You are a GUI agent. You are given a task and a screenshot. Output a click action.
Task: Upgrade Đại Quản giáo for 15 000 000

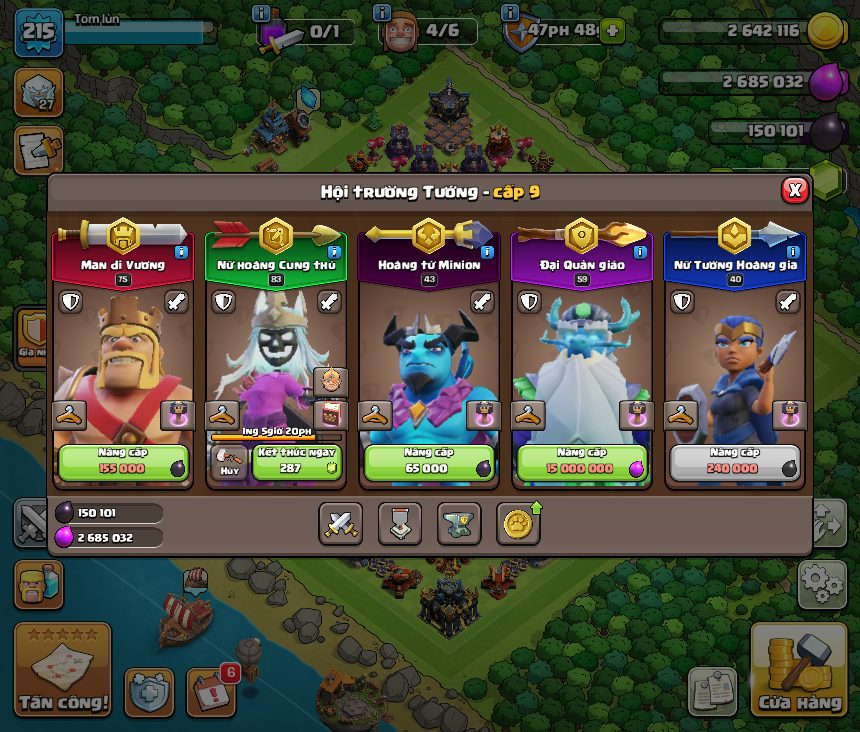[x=582, y=463]
